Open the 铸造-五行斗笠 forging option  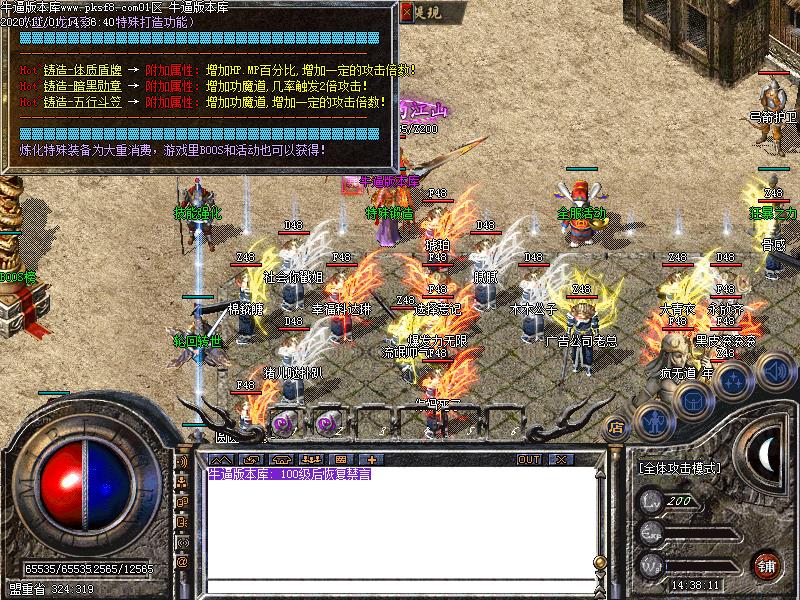point(83,102)
